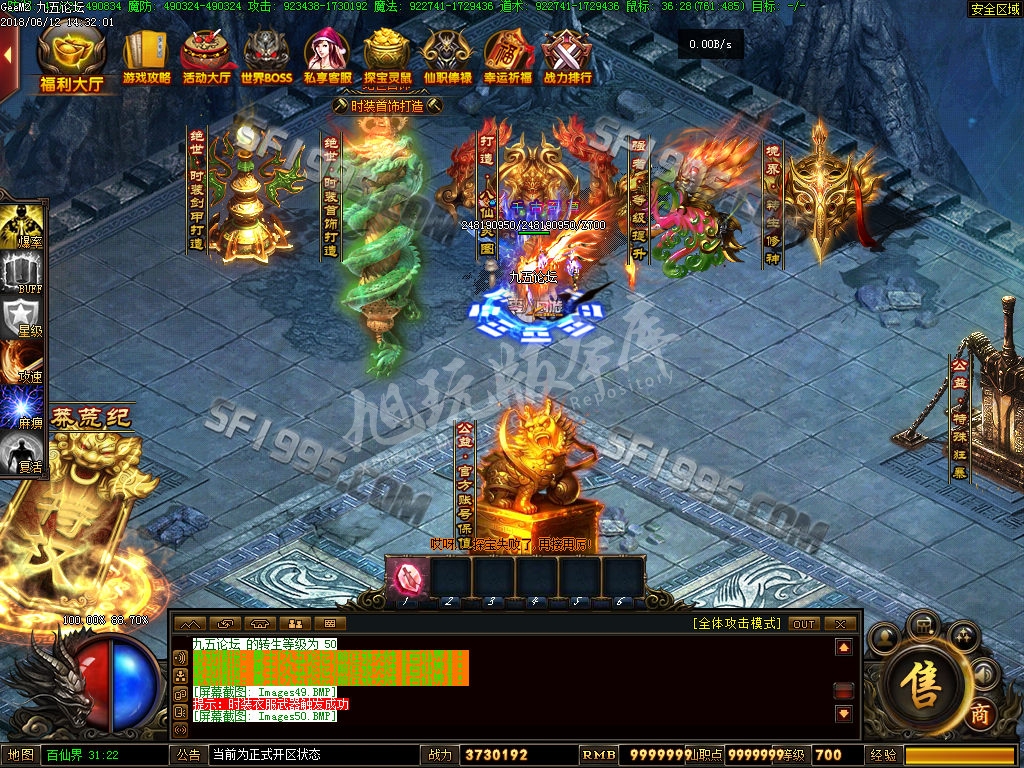Contact 私享客服 customer service
The height and width of the screenshot is (768, 1024).
tap(327, 58)
